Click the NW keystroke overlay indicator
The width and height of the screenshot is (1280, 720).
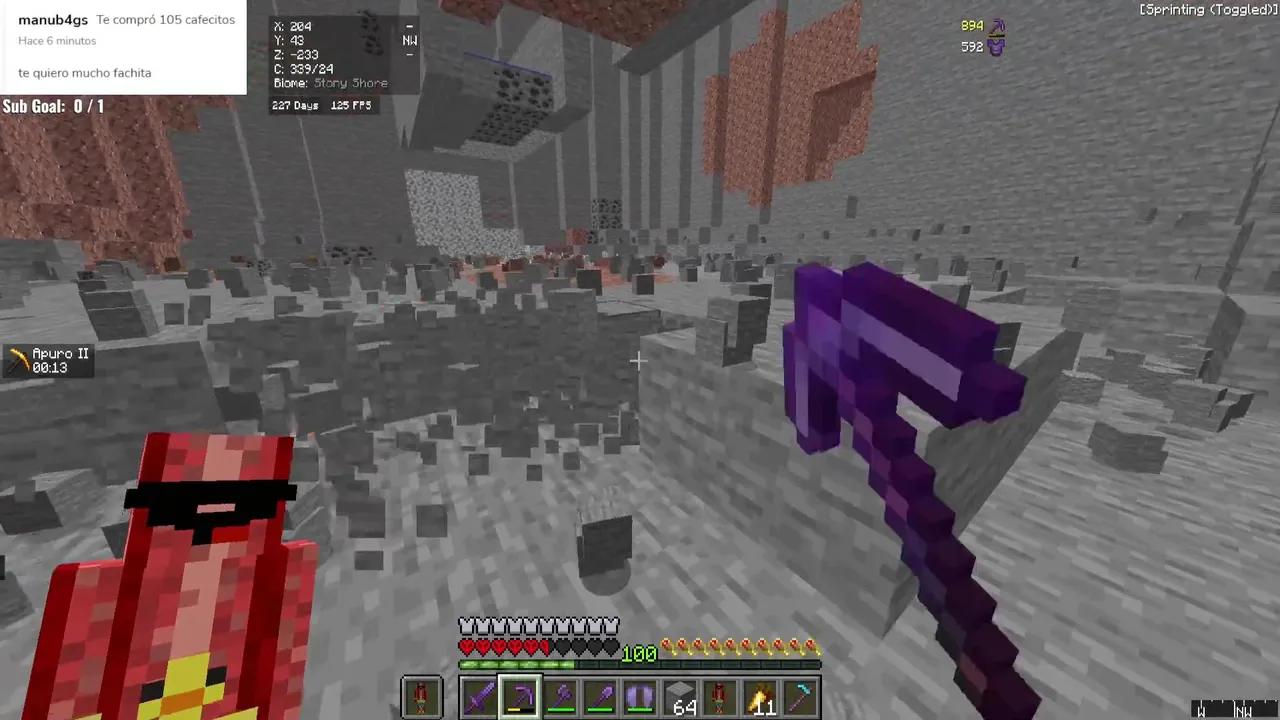[x=1245, y=710]
